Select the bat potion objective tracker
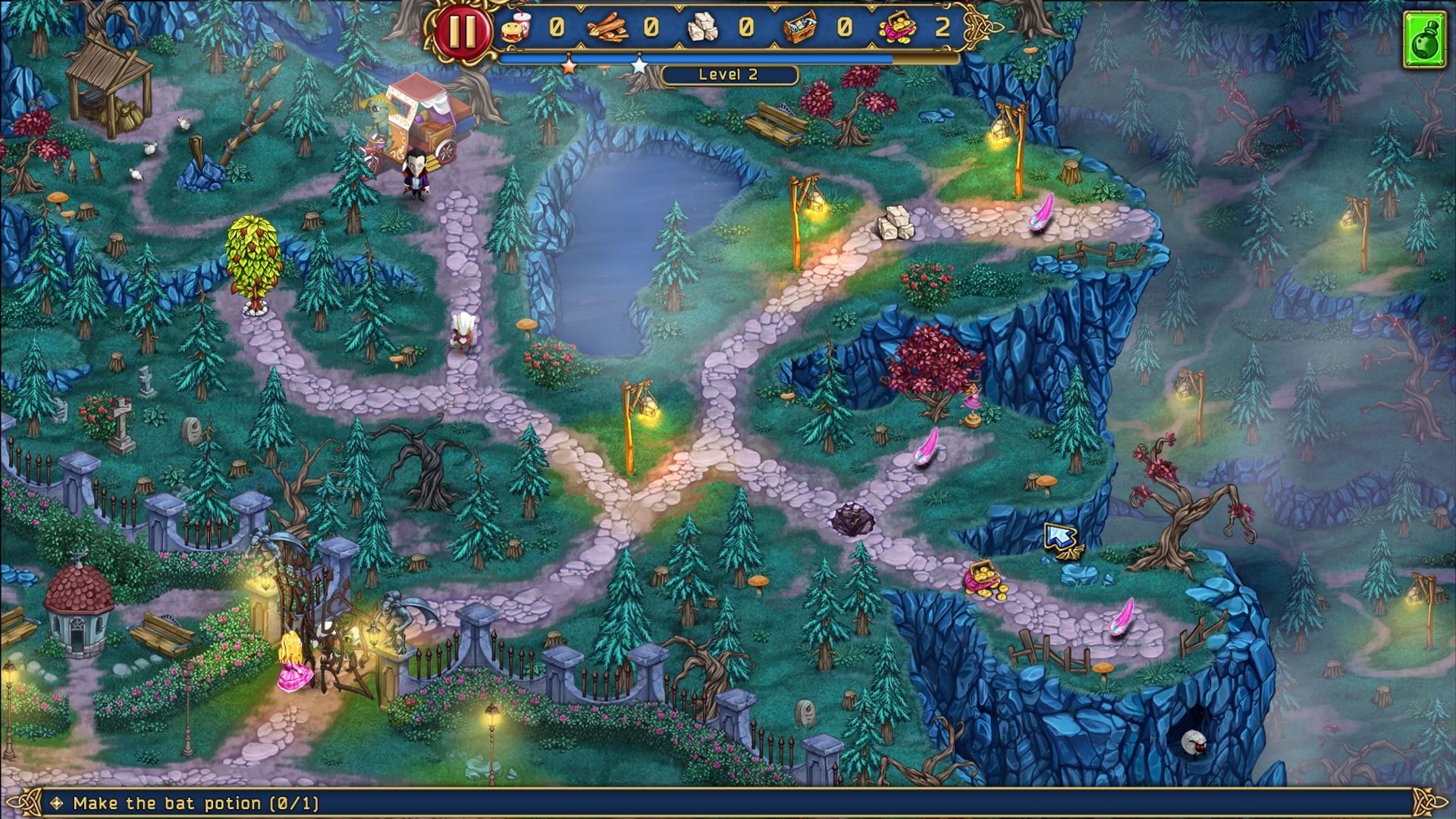Viewport: 1456px width, 819px height. coord(196,803)
